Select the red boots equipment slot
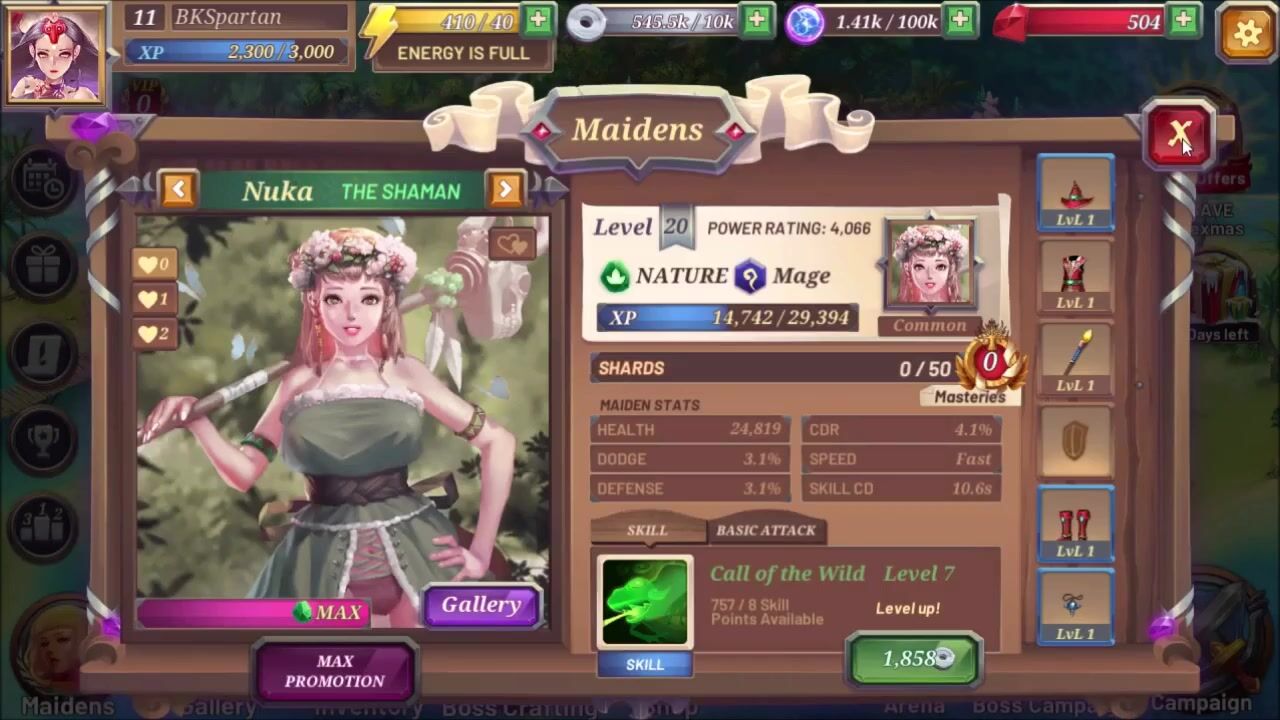The image size is (1280, 720). tap(1075, 525)
